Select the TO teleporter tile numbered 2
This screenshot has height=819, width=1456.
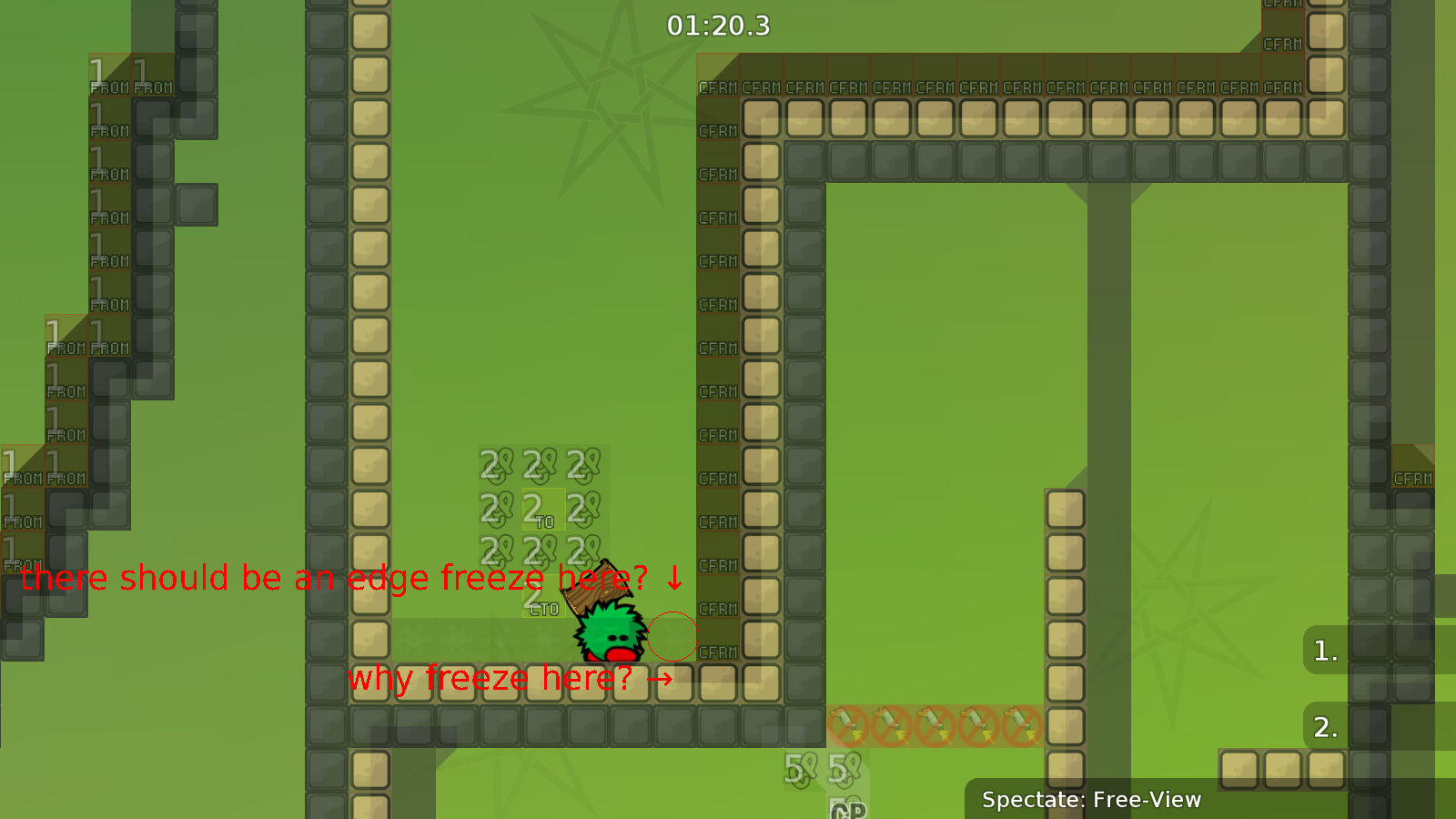546,510
